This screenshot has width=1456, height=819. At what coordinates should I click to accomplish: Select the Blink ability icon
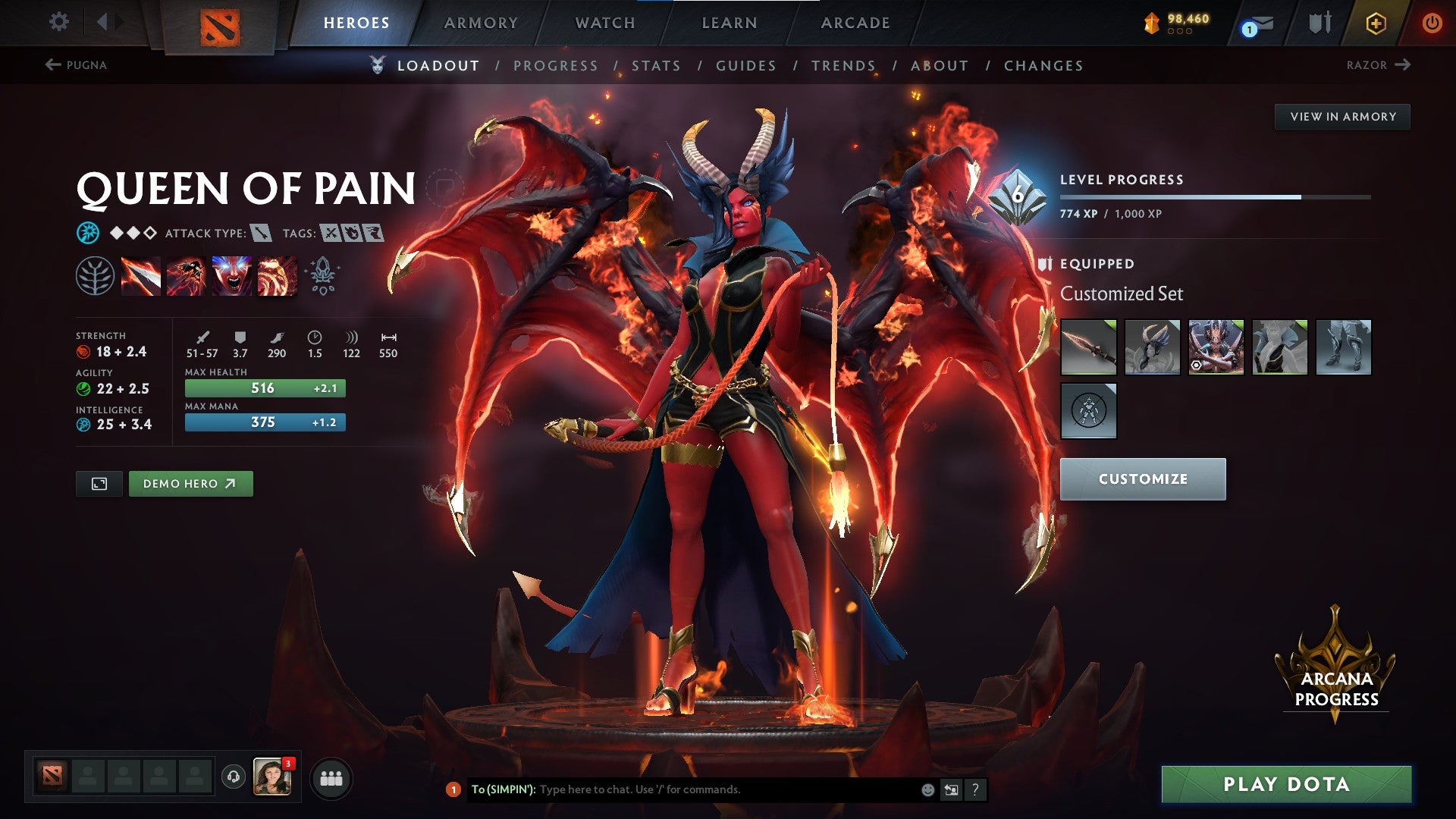coord(186,277)
